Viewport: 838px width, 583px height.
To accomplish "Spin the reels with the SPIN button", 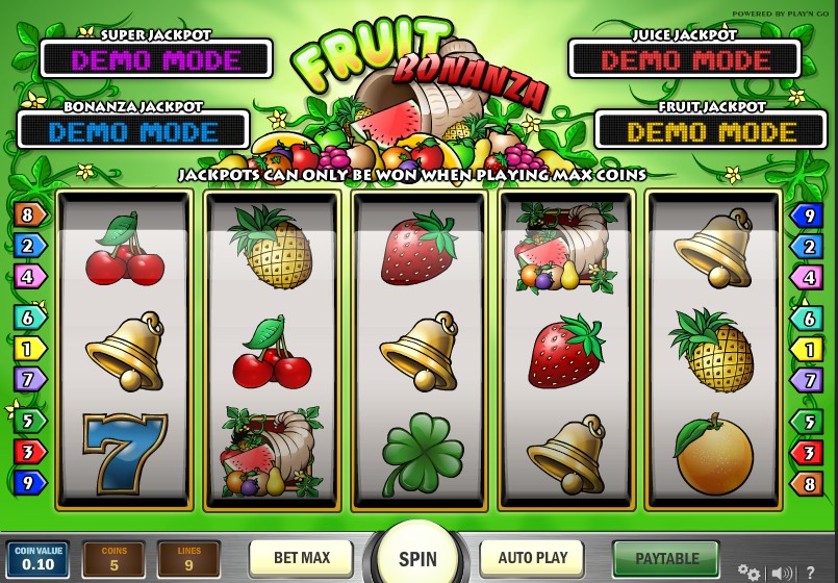I will [417, 558].
